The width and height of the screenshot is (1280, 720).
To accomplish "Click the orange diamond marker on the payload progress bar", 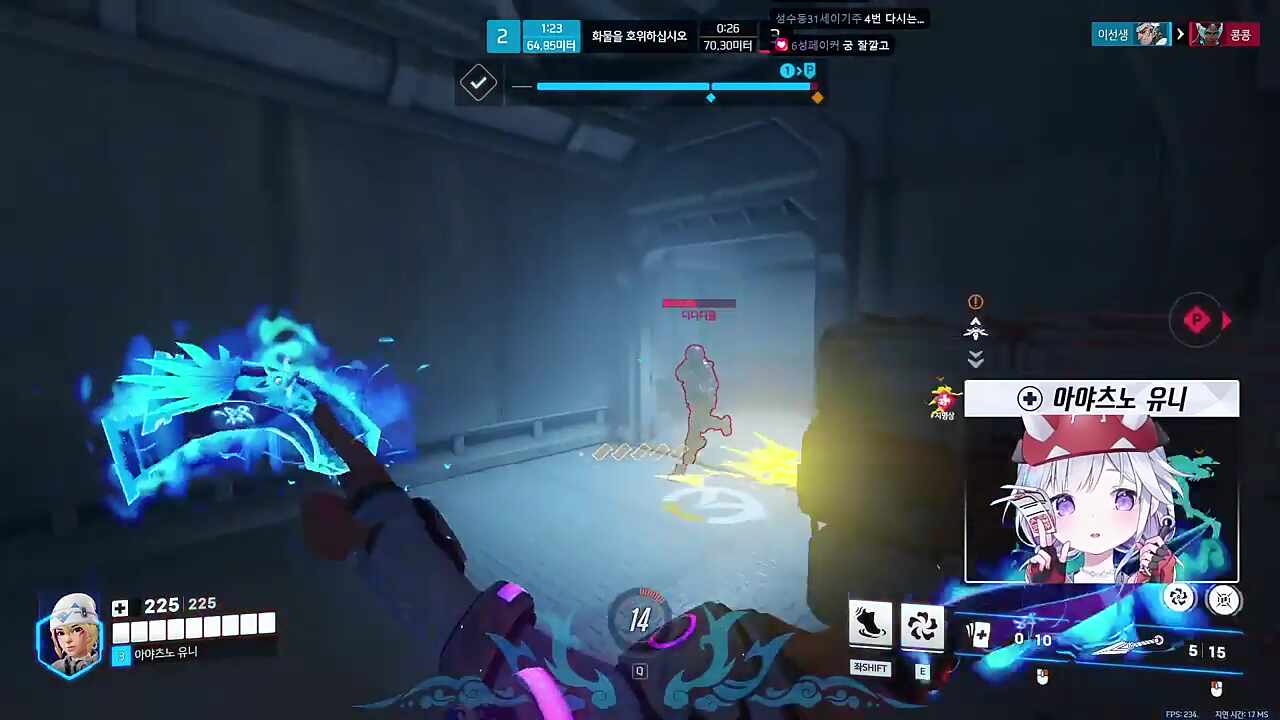I will pos(817,97).
